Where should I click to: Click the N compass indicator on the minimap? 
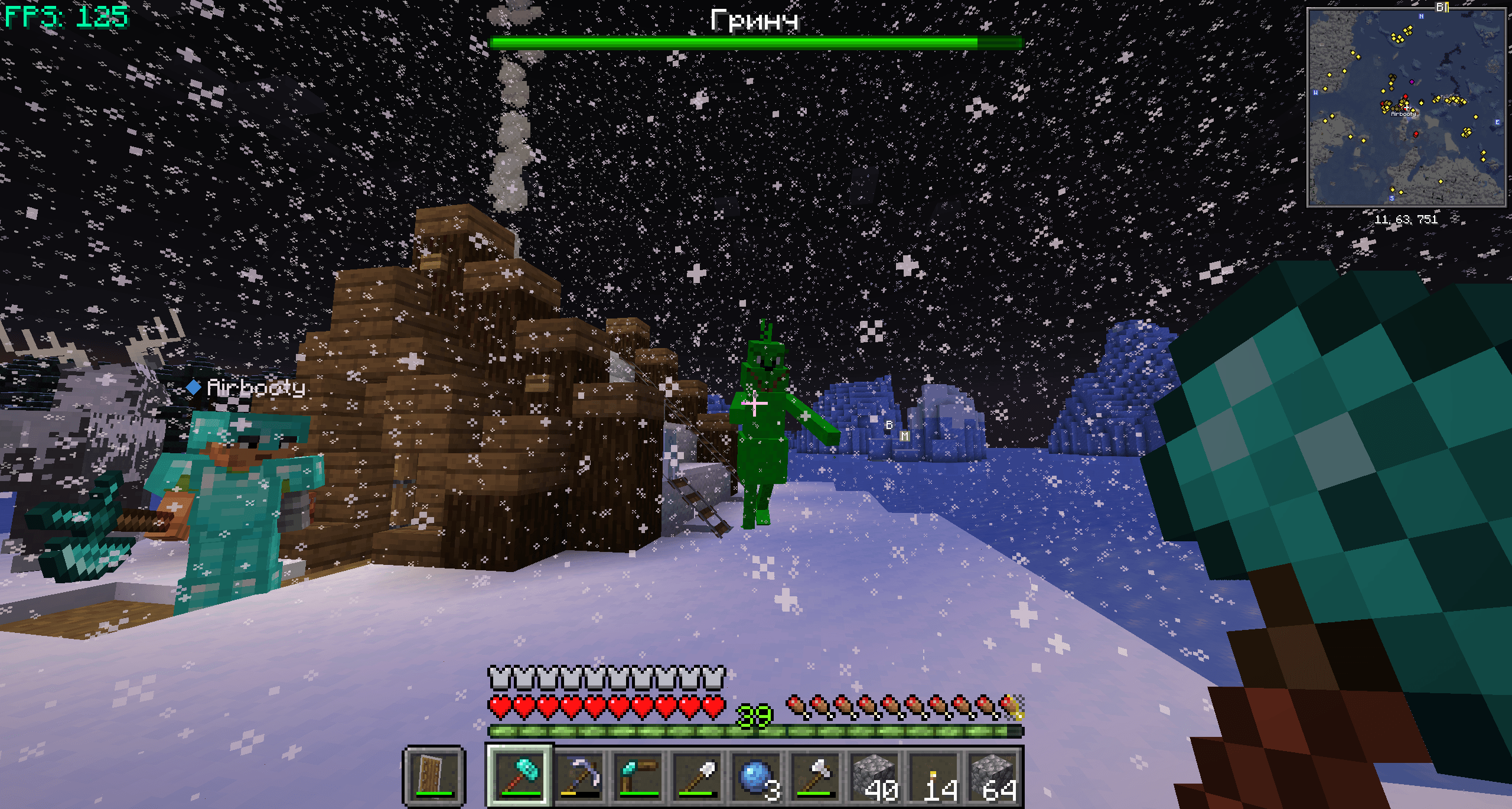[1420, 17]
